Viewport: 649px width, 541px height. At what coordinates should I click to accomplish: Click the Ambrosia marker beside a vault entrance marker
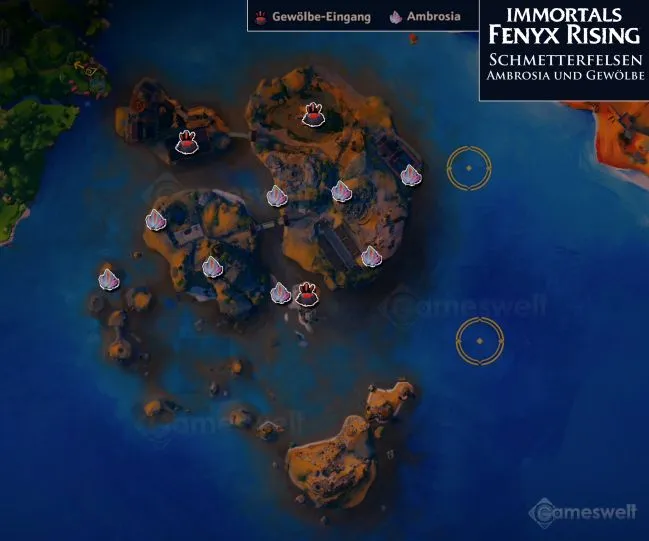click(x=281, y=293)
